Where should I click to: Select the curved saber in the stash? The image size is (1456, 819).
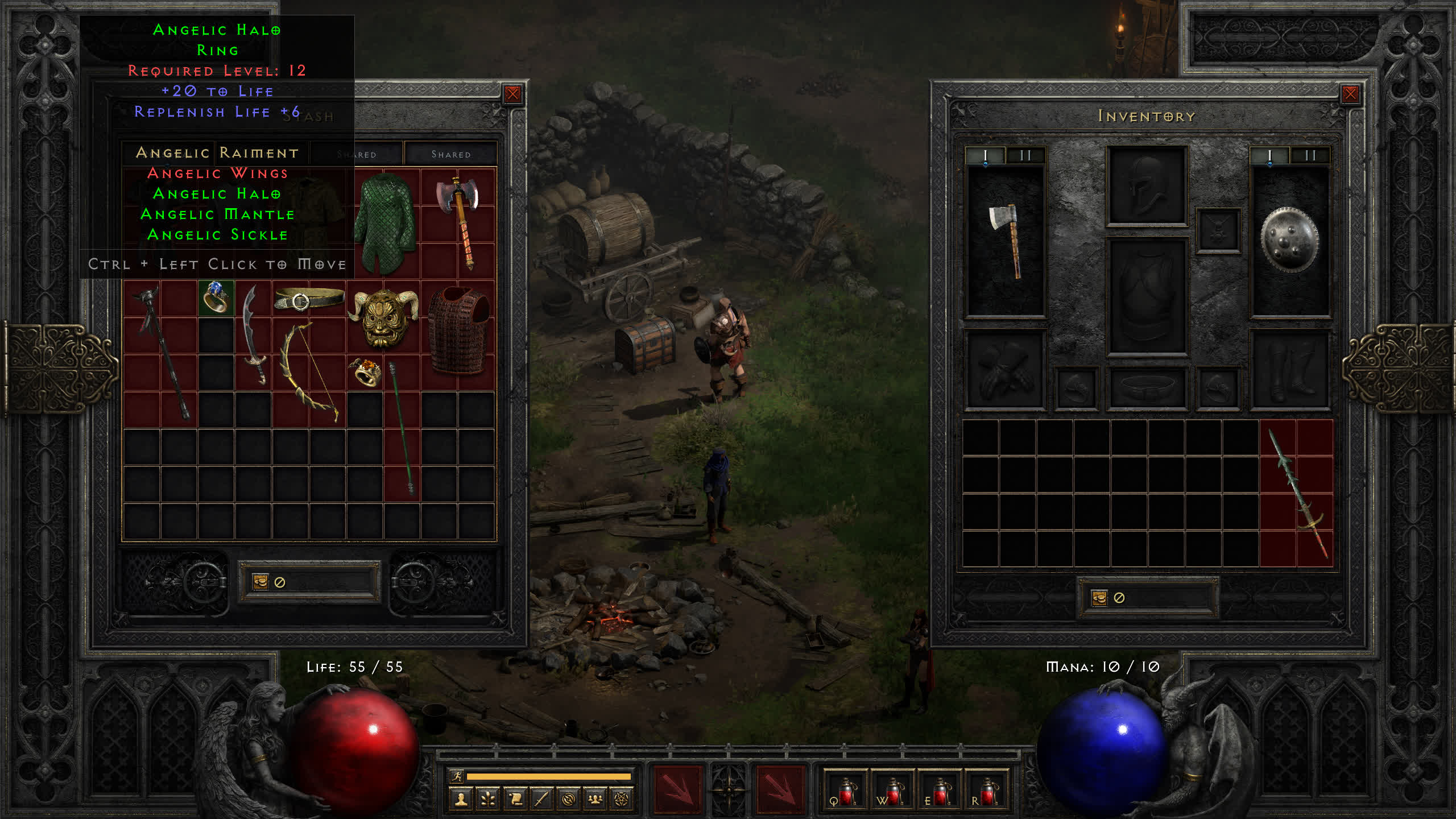coord(254,336)
